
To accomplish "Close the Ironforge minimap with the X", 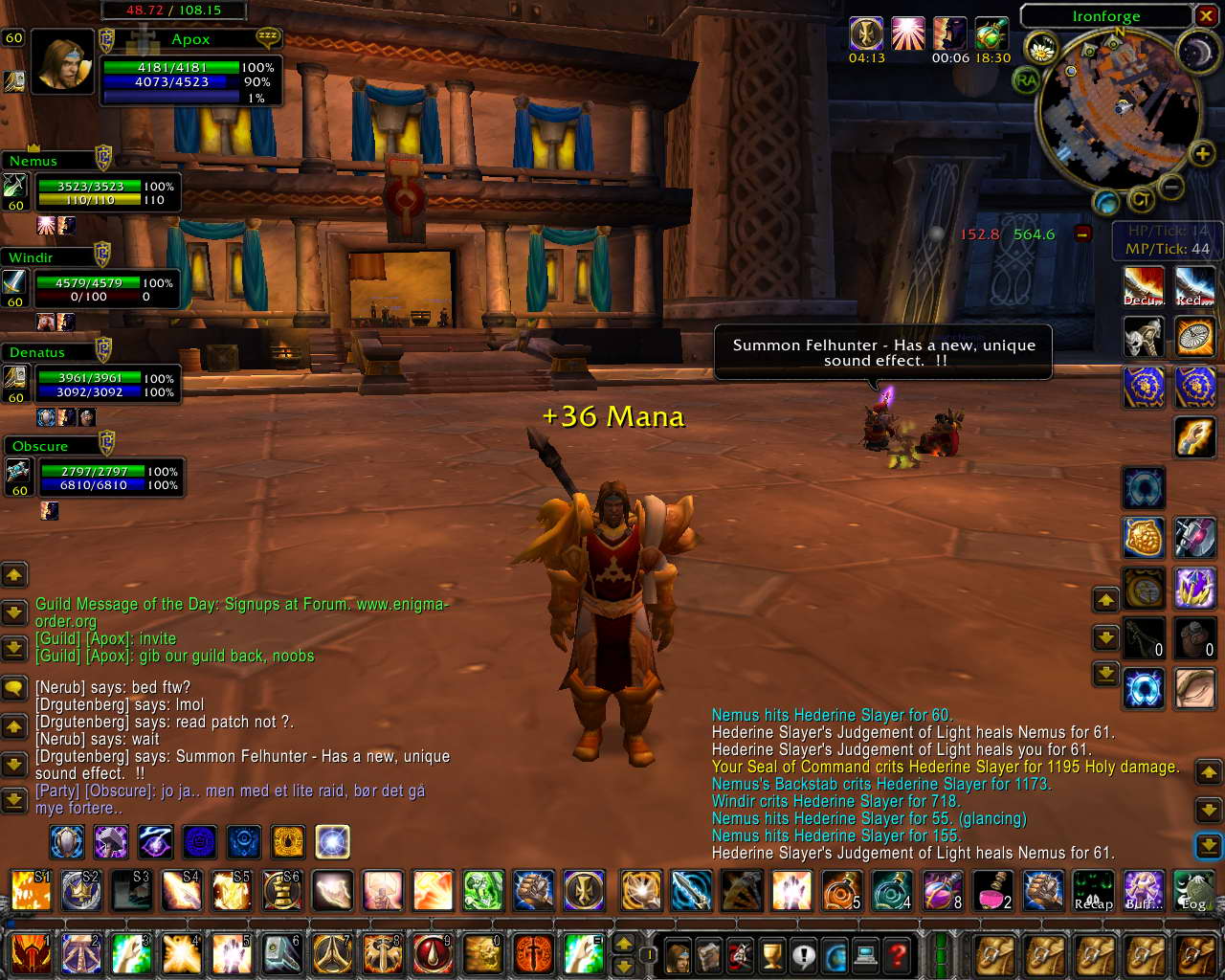I will (x=1206, y=15).
